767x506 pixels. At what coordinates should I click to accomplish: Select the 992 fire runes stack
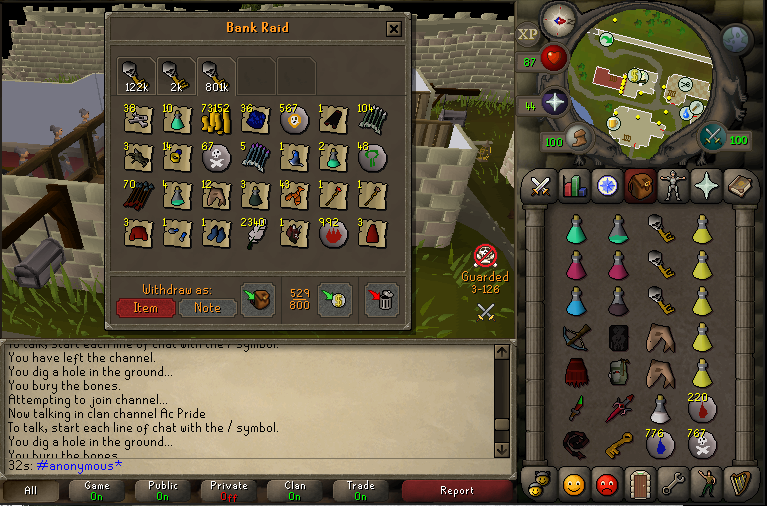[x=332, y=235]
